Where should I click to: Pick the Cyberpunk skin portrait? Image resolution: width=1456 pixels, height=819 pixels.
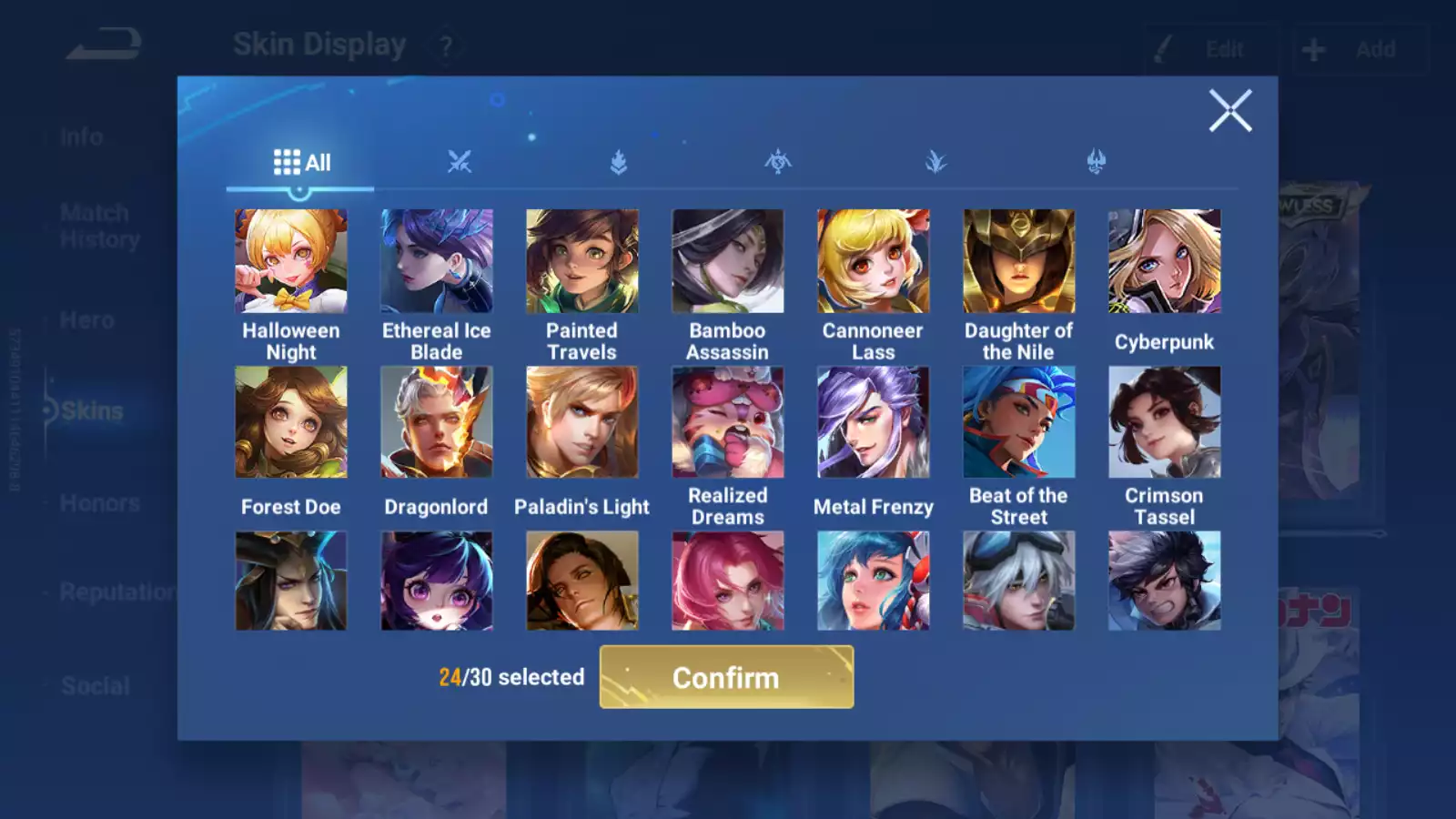(x=1164, y=262)
